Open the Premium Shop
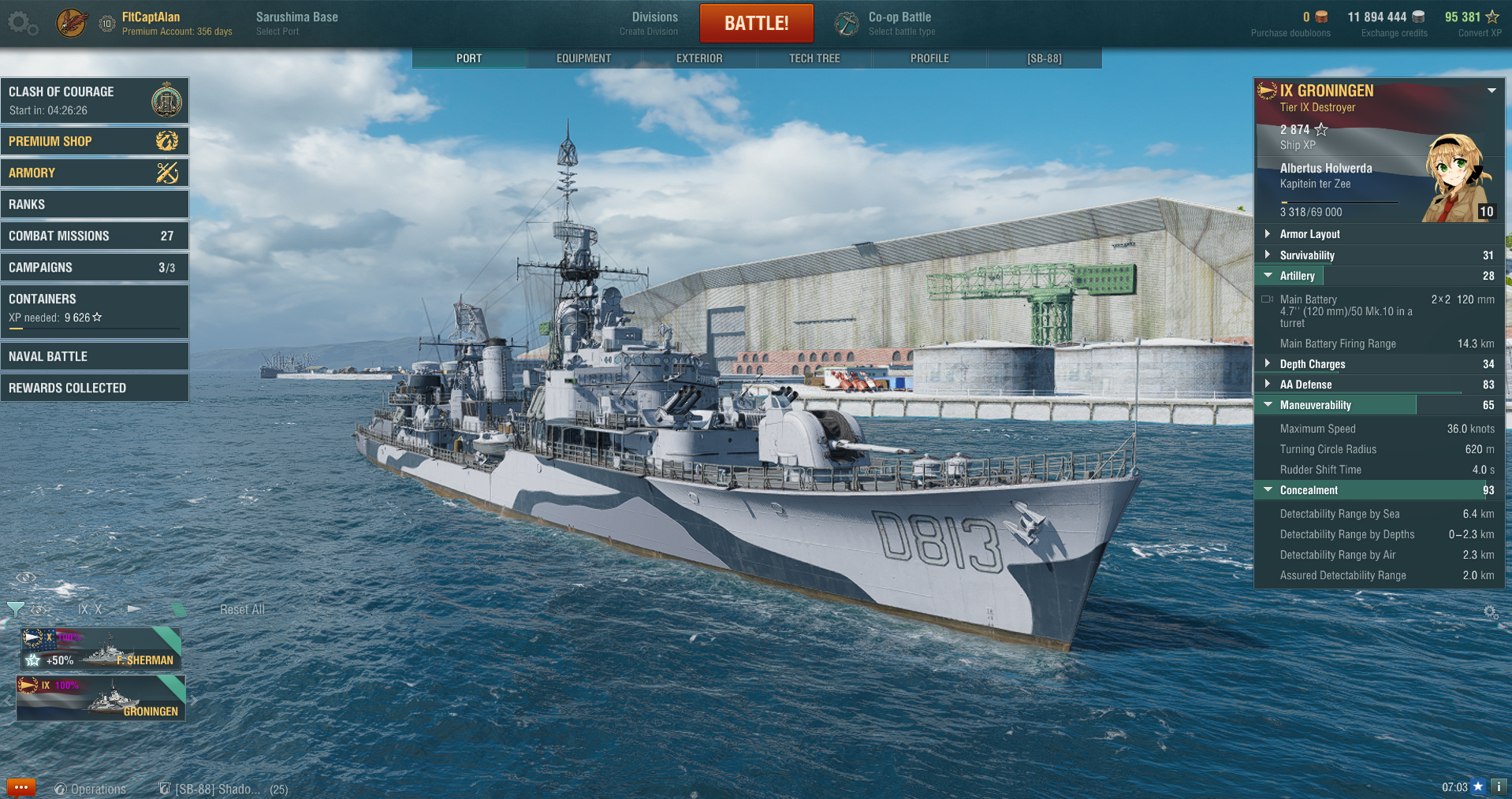The image size is (1512, 799). coord(95,141)
